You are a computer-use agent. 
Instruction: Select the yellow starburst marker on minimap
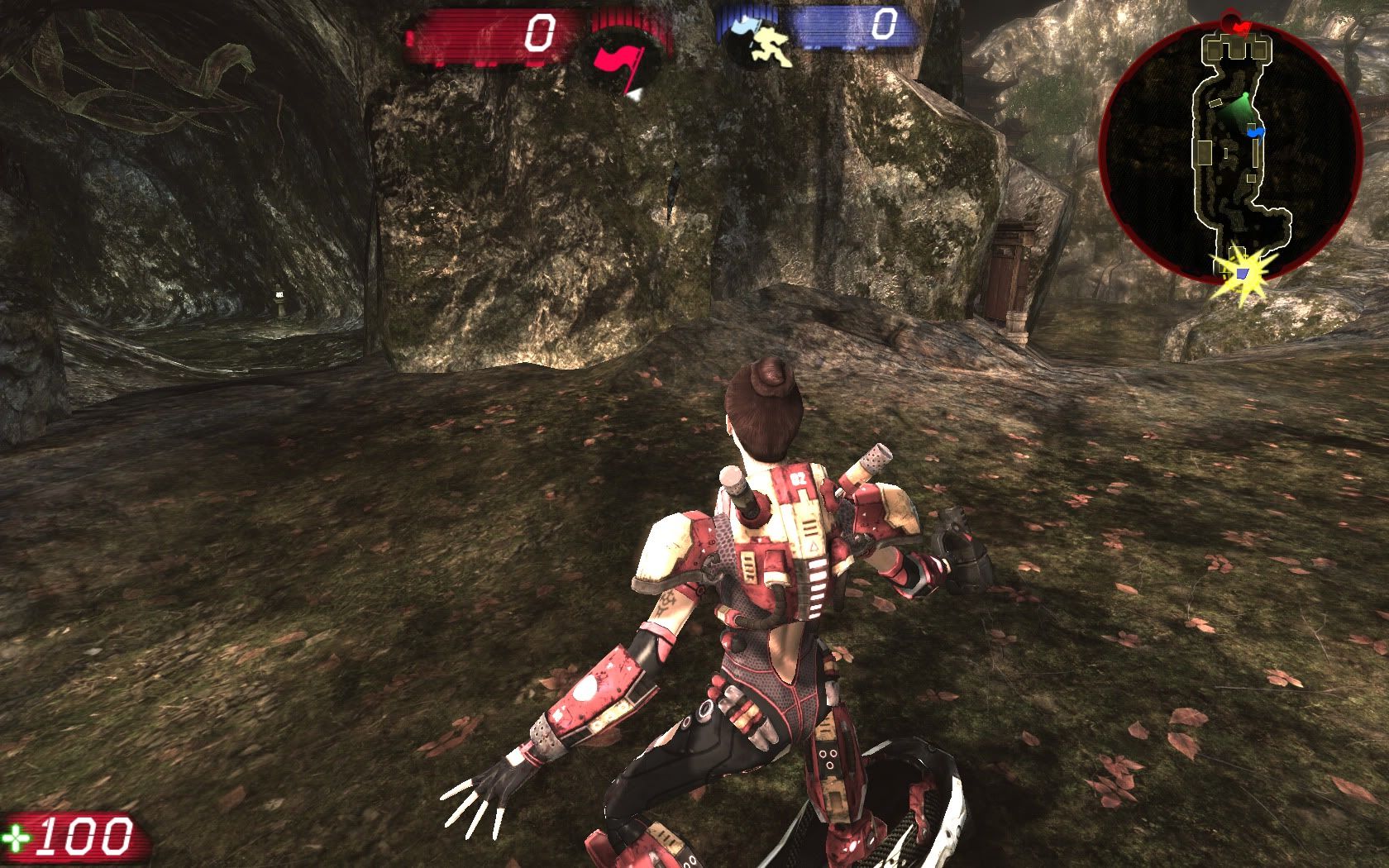coord(1240,269)
